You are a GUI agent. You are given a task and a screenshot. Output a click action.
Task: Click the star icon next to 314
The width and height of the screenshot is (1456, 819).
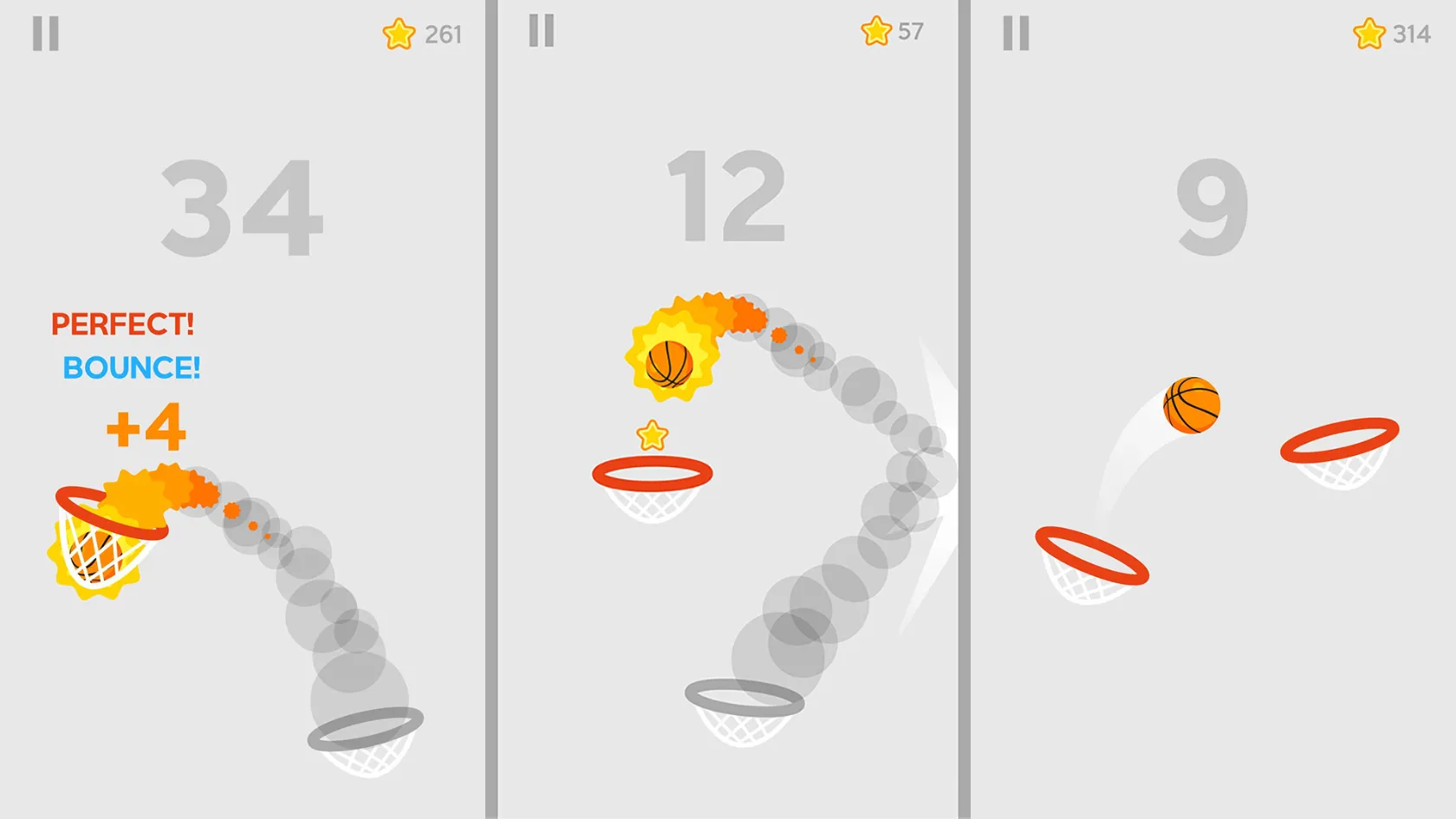tap(1368, 35)
